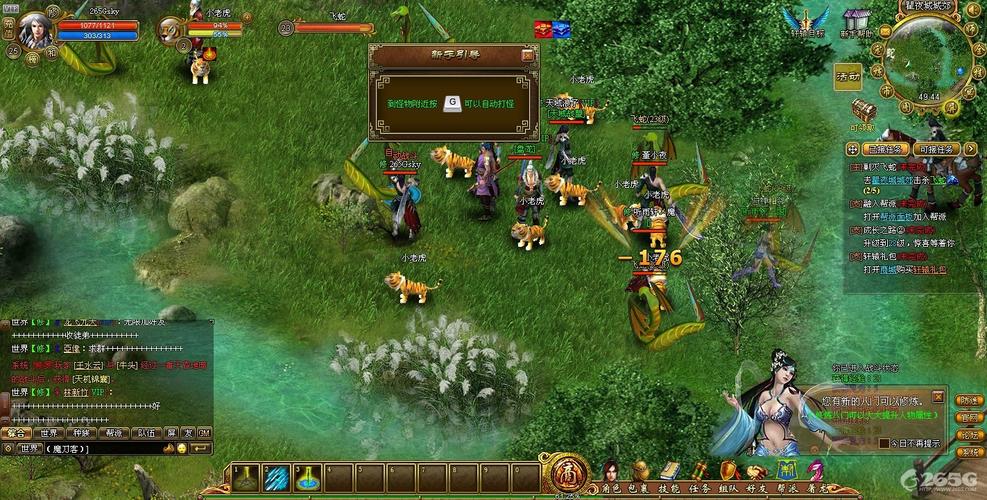Viewport: 987px width, 500px height.
Task: Open the 帮派 guild menu
Action: pos(789,471)
